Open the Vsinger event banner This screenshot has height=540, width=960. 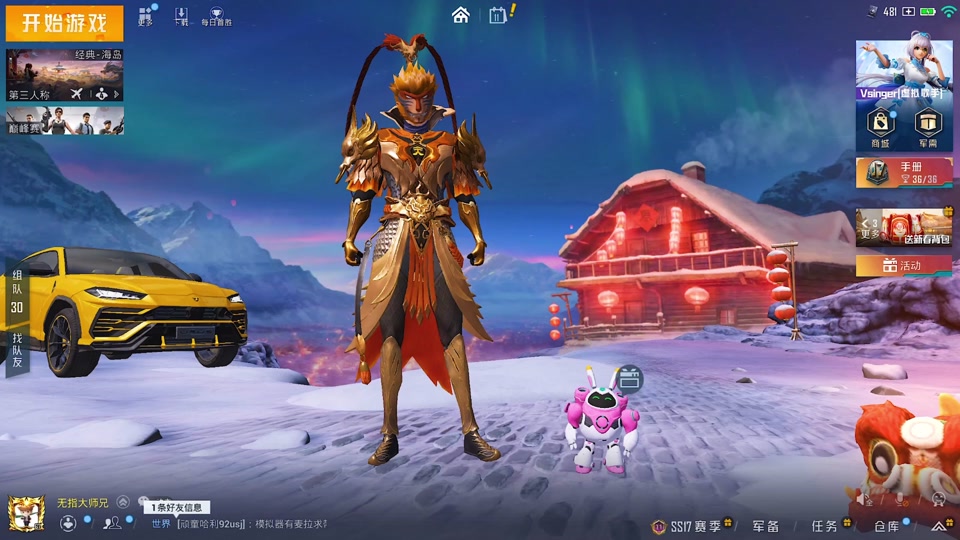(x=903, y=68)
